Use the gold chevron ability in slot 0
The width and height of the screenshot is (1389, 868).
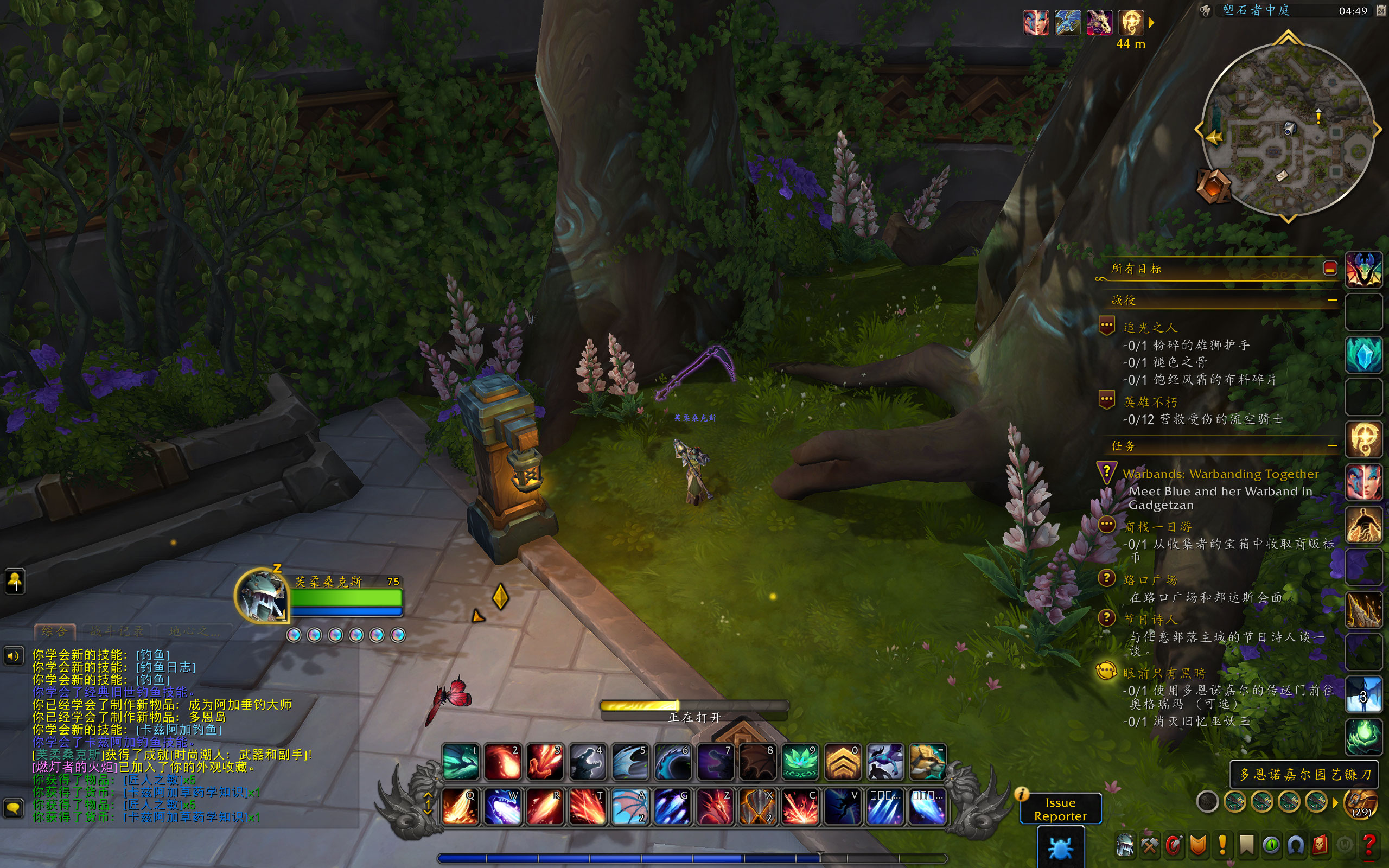(843, 762)
